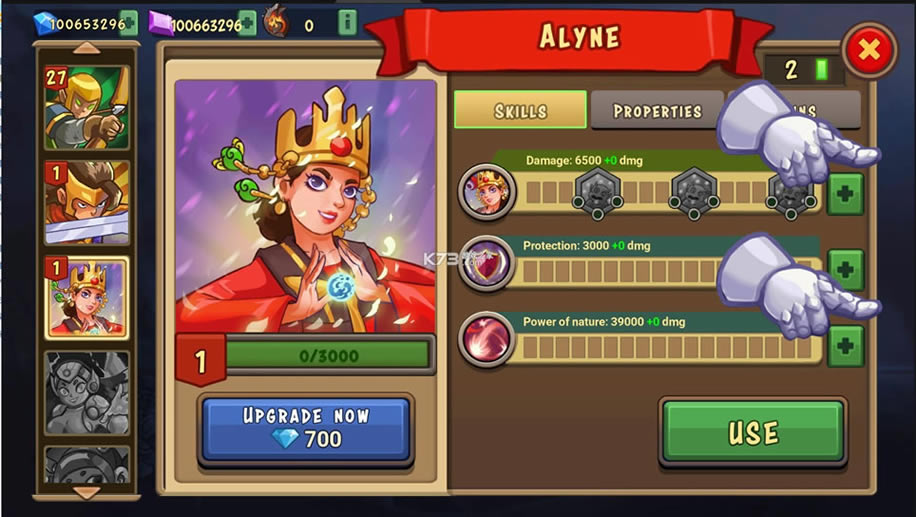Image resolution: width=916 pixels, height=517 pixels.
Task: View the Power of nature skill icon
Action: tap(487, 340)
